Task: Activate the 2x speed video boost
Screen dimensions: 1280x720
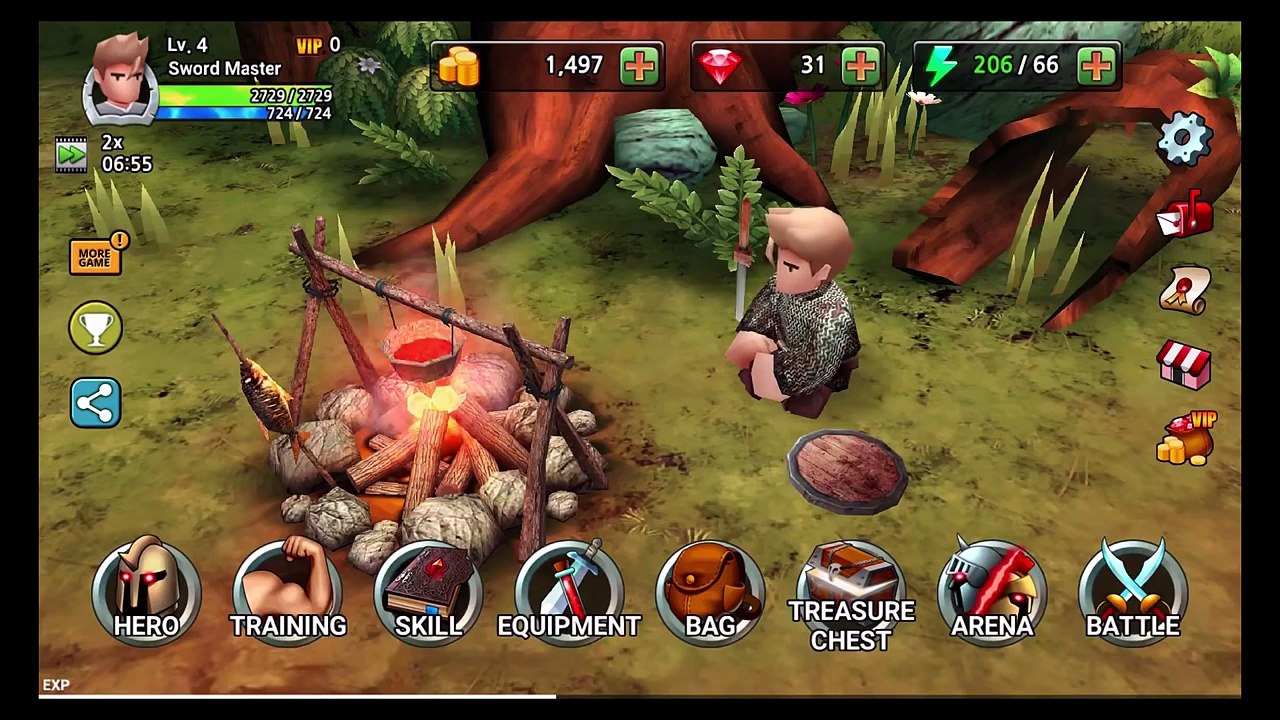Action: pos(72,154)
